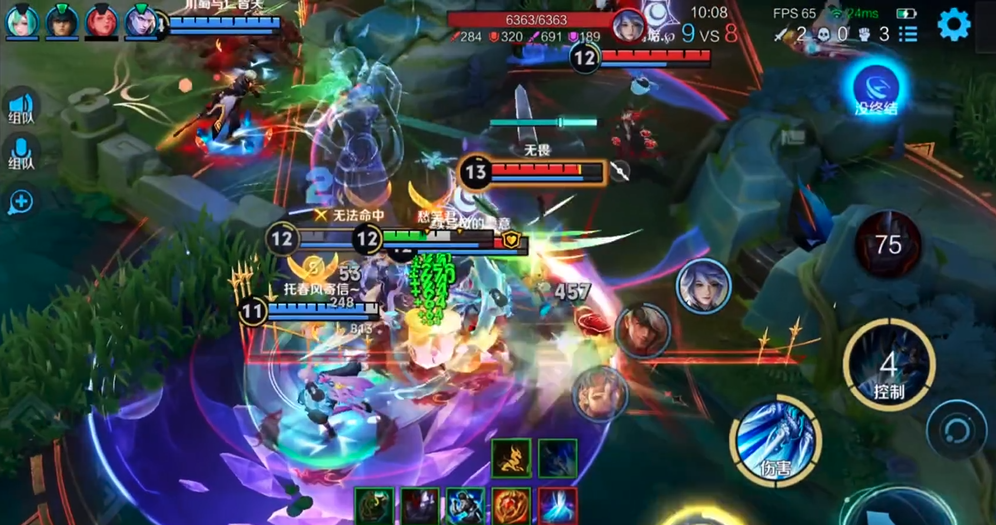Select the red-haired teammate portrait
Viewport: 996px width, 525px height.
(x=101, y=22)
